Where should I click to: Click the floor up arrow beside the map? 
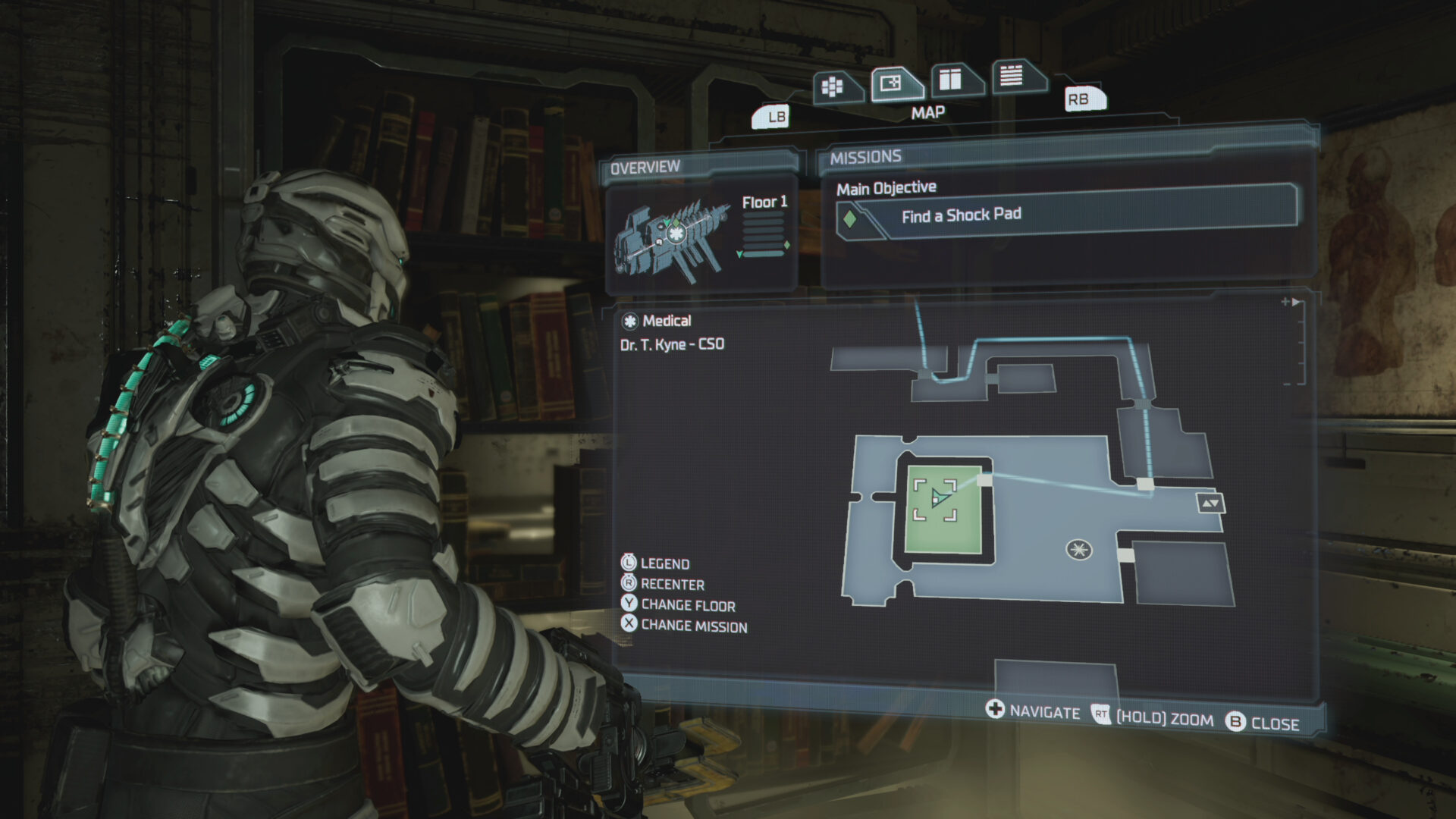point(1205,502)
